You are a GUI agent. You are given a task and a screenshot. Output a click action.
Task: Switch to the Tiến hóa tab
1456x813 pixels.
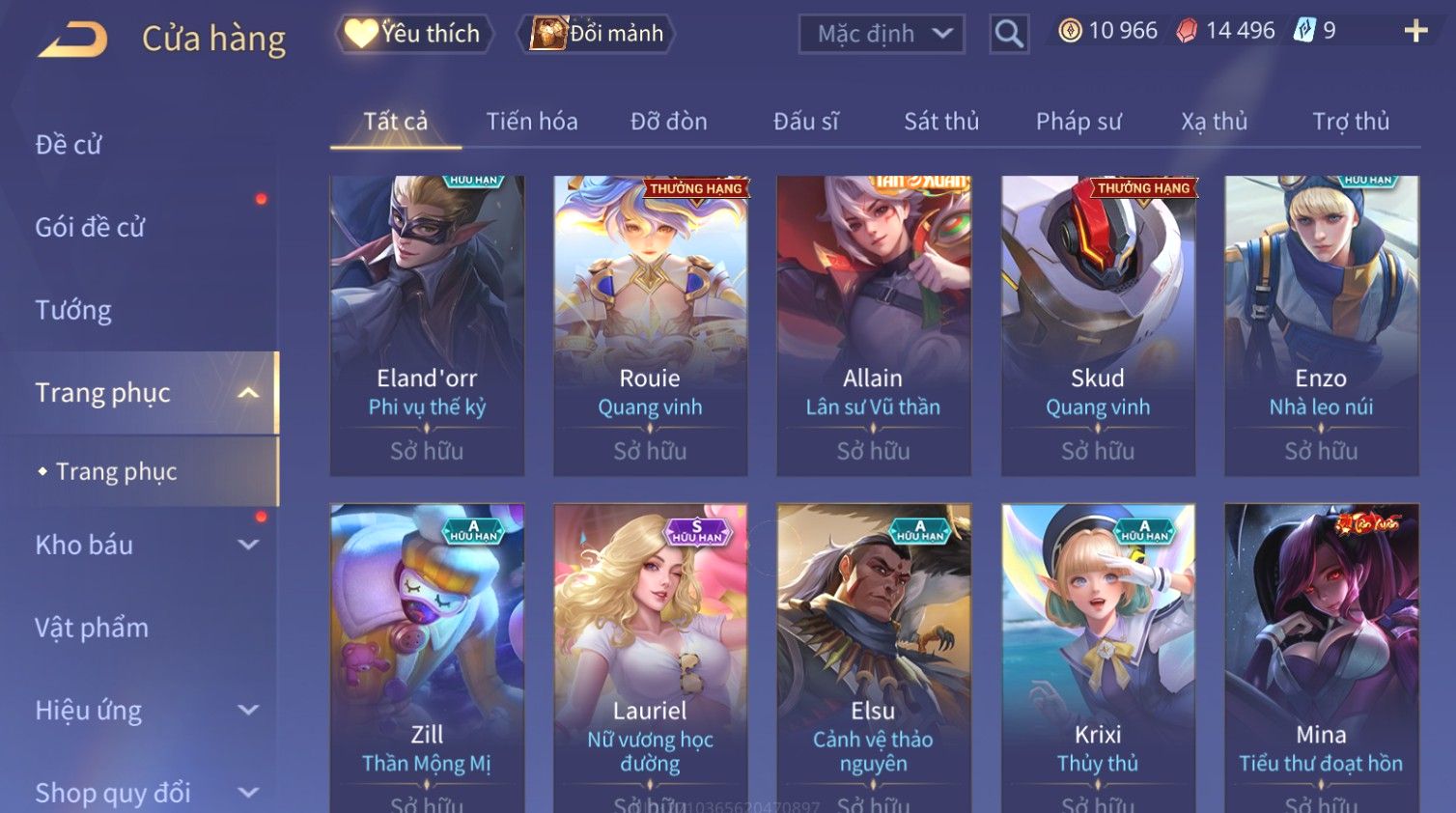[x=532, y=122]
